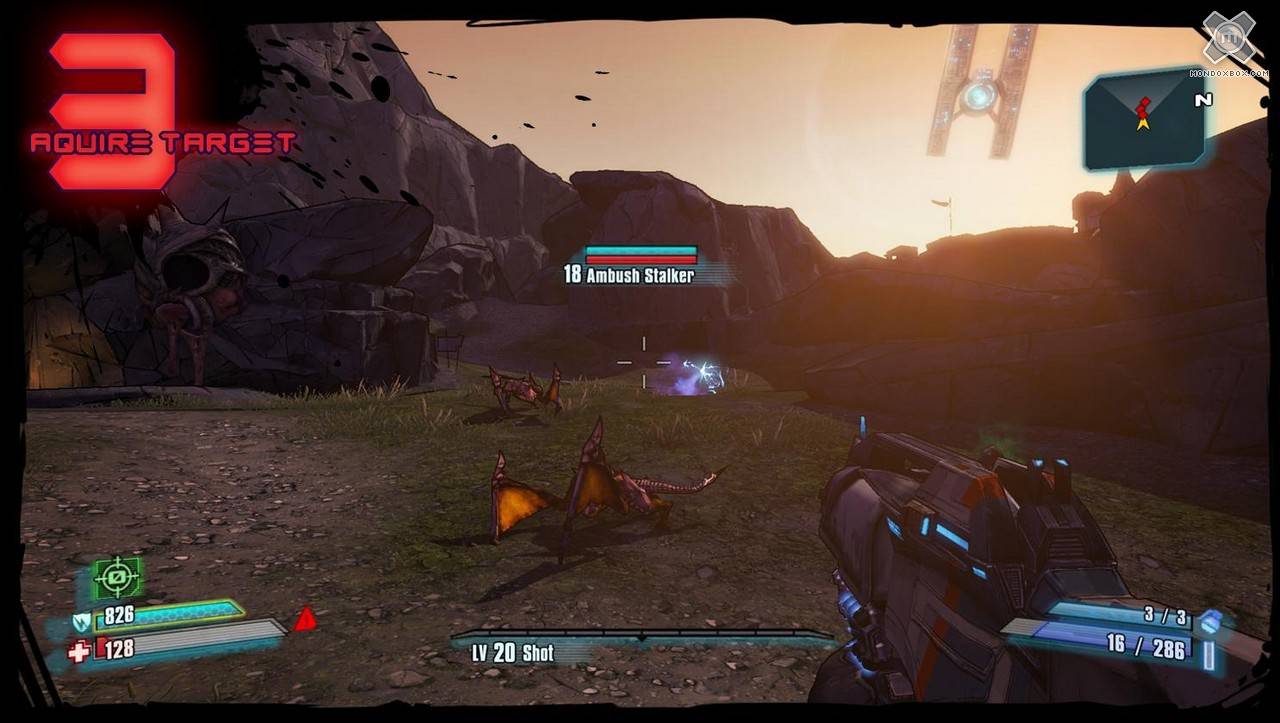Click the red cross health icon
1280x723 pixels.
(78, 651)
